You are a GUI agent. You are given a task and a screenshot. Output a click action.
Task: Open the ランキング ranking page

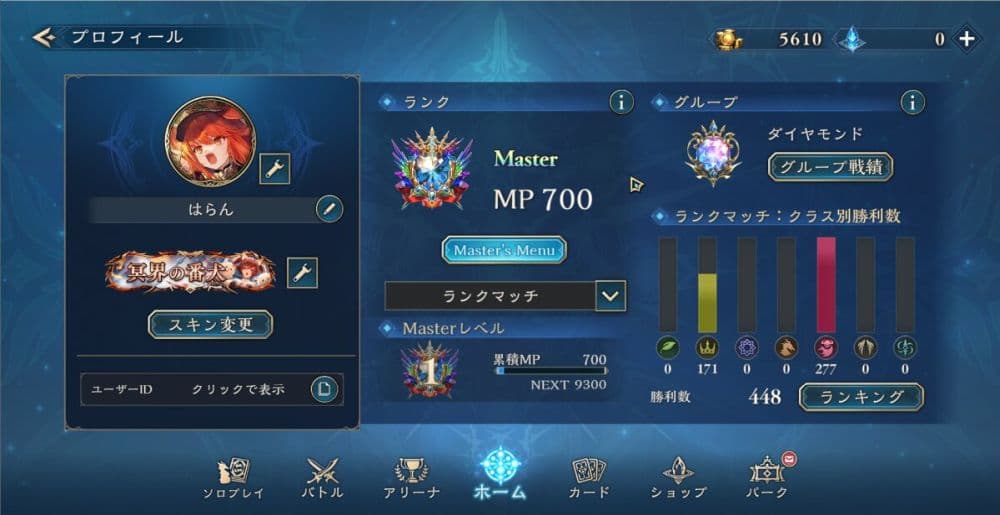tap(861, 397)
